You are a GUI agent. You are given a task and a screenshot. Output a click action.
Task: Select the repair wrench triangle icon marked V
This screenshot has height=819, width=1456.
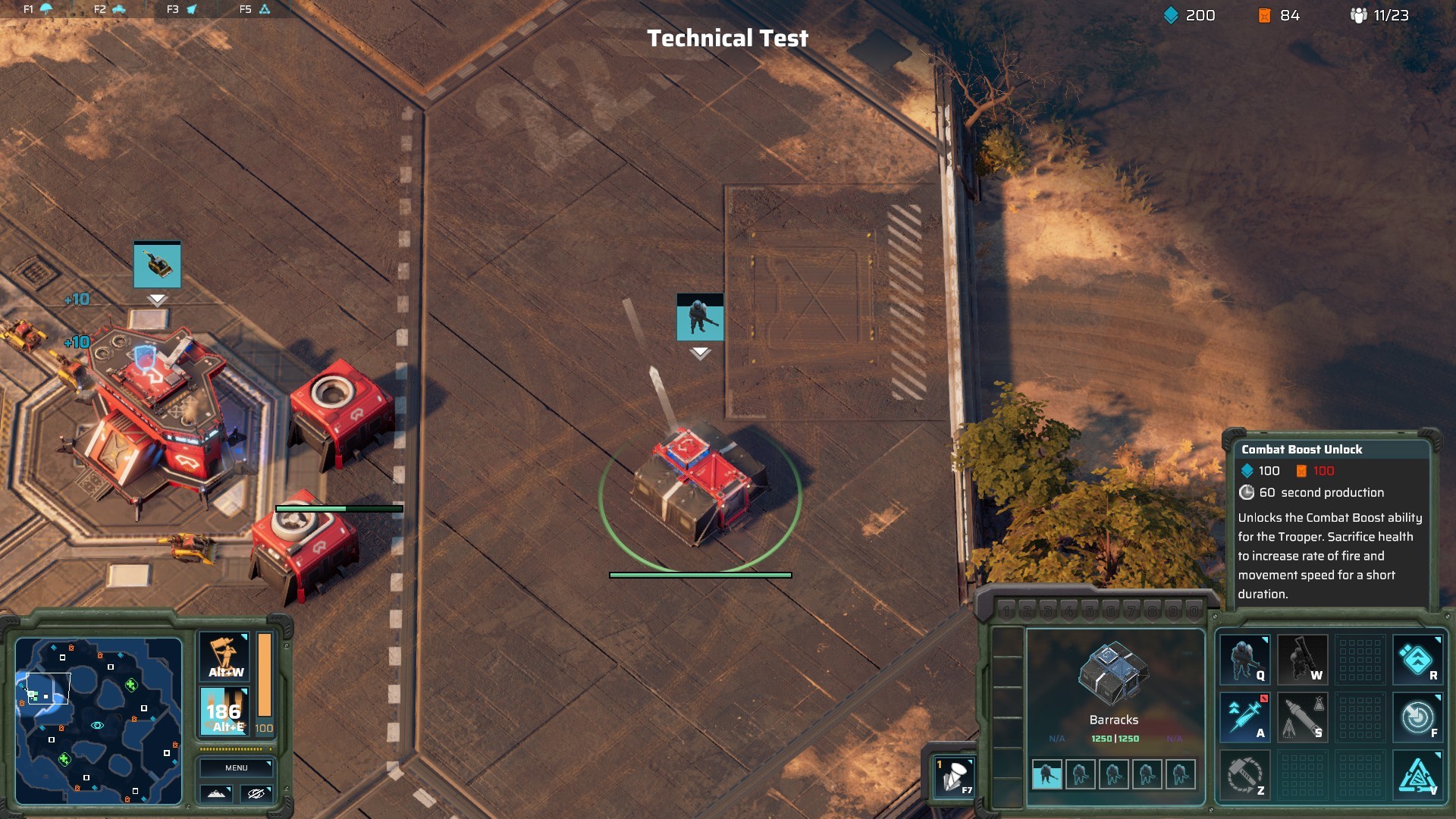pos(1417,774)
